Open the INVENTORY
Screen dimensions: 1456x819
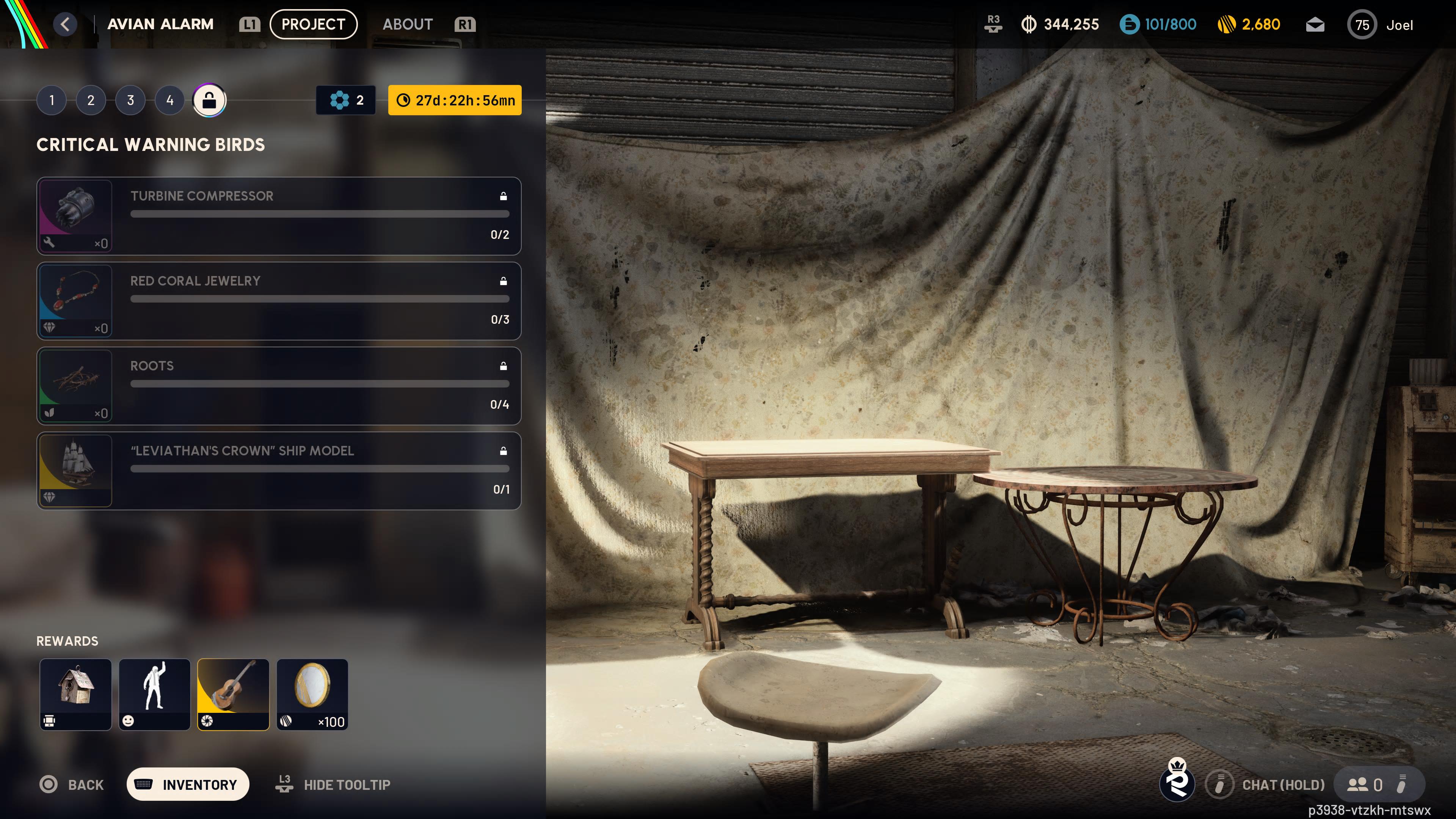[188, 784]
